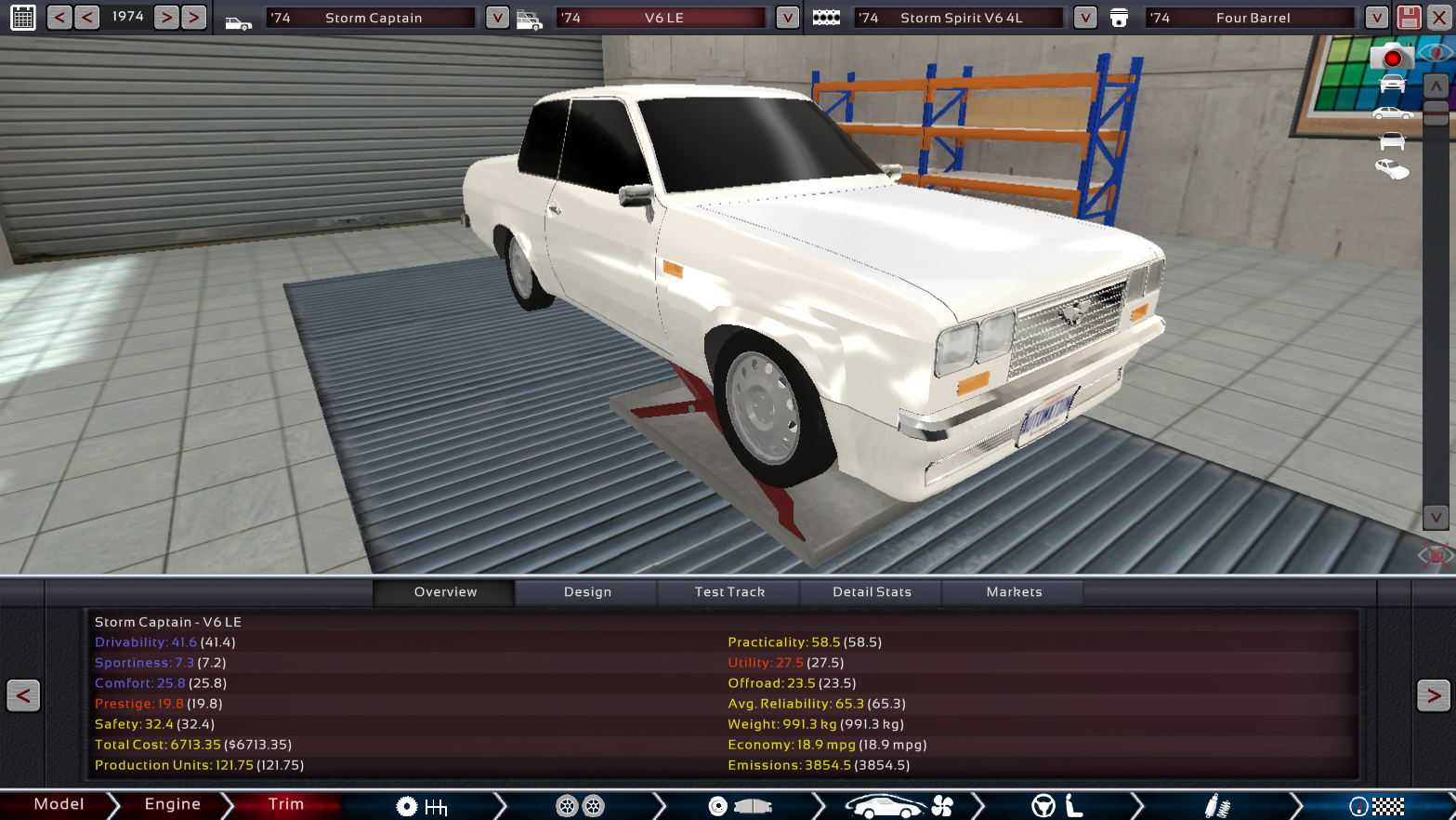Save the design with the floppy disk

(1409, 18)
